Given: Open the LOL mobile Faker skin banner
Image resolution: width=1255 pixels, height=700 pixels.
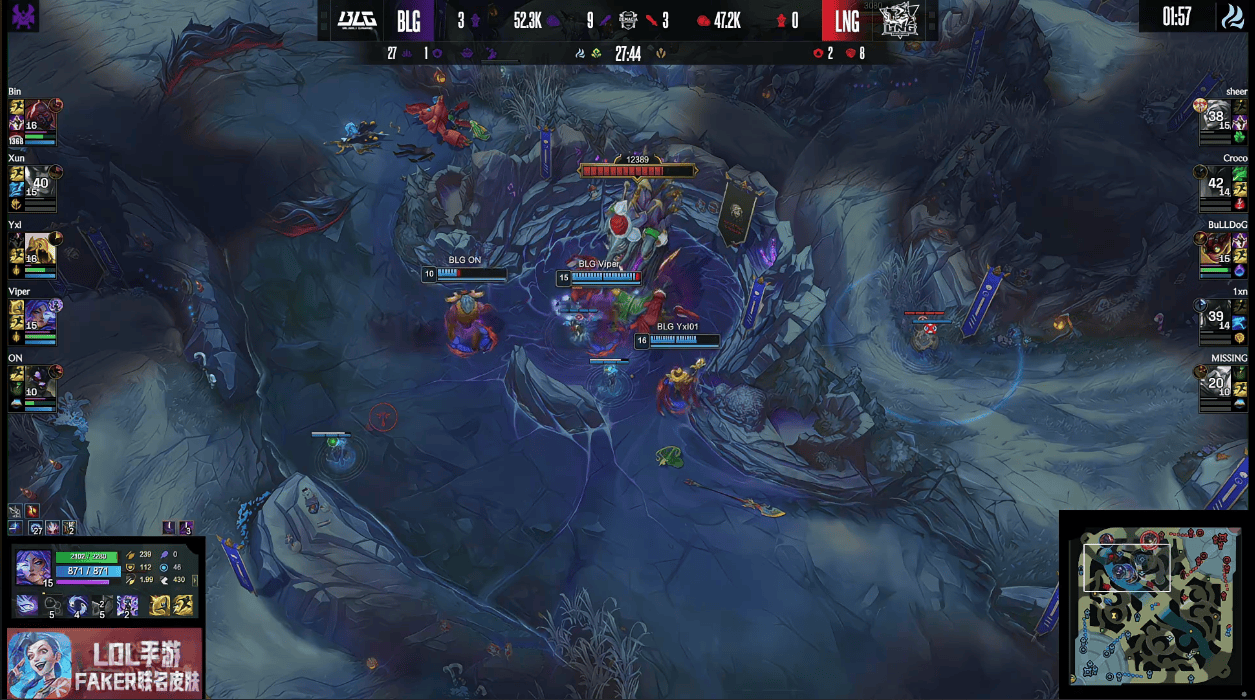Looking at the screenshot, I should 104,664.
